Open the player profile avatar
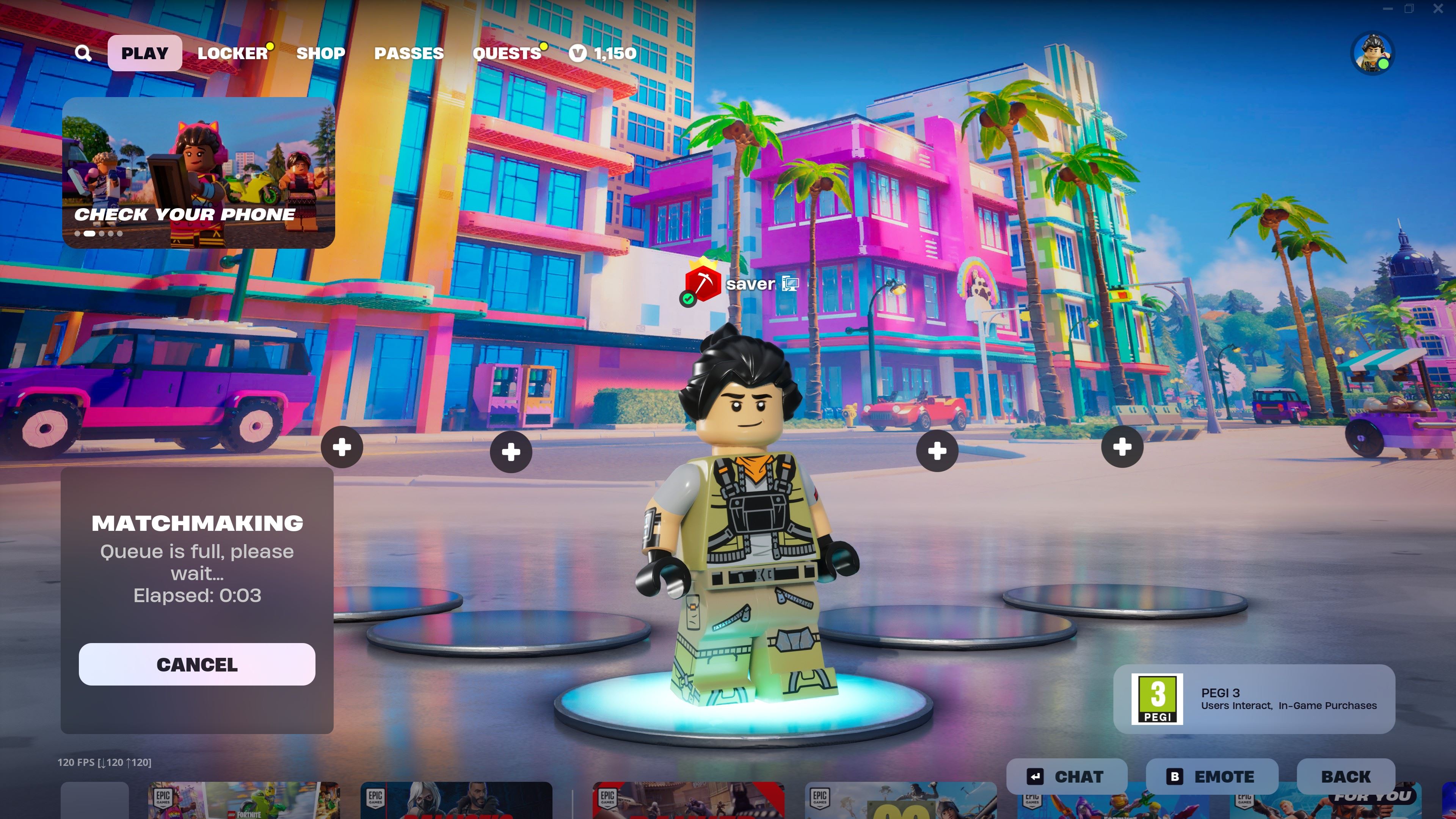This screenshot has width=1456, height=819. (1372, 54)
